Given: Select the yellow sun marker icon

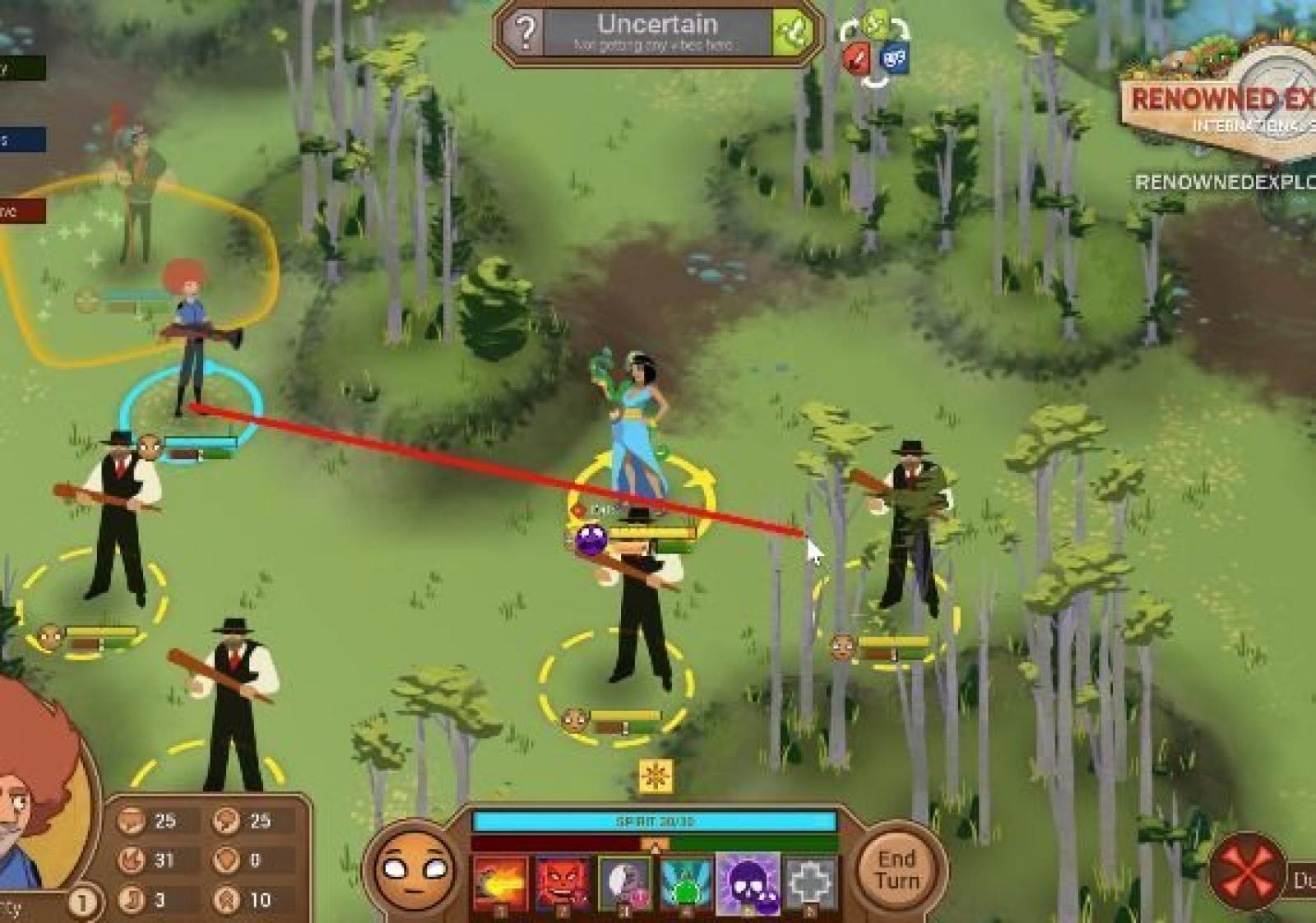Looking at the screenshot, I should 656,776.
